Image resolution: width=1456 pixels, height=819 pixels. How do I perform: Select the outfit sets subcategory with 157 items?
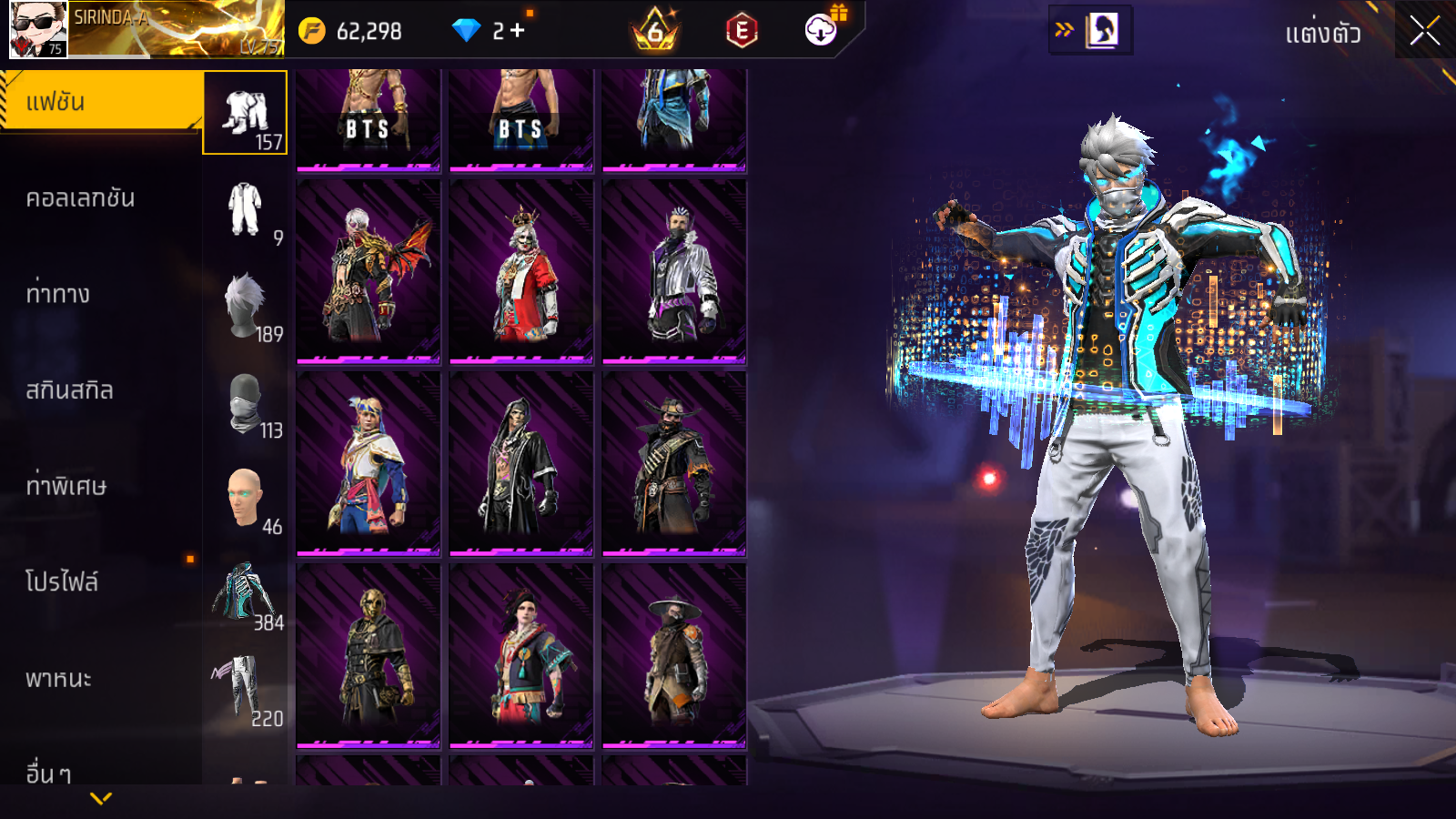tap(245, 113)
